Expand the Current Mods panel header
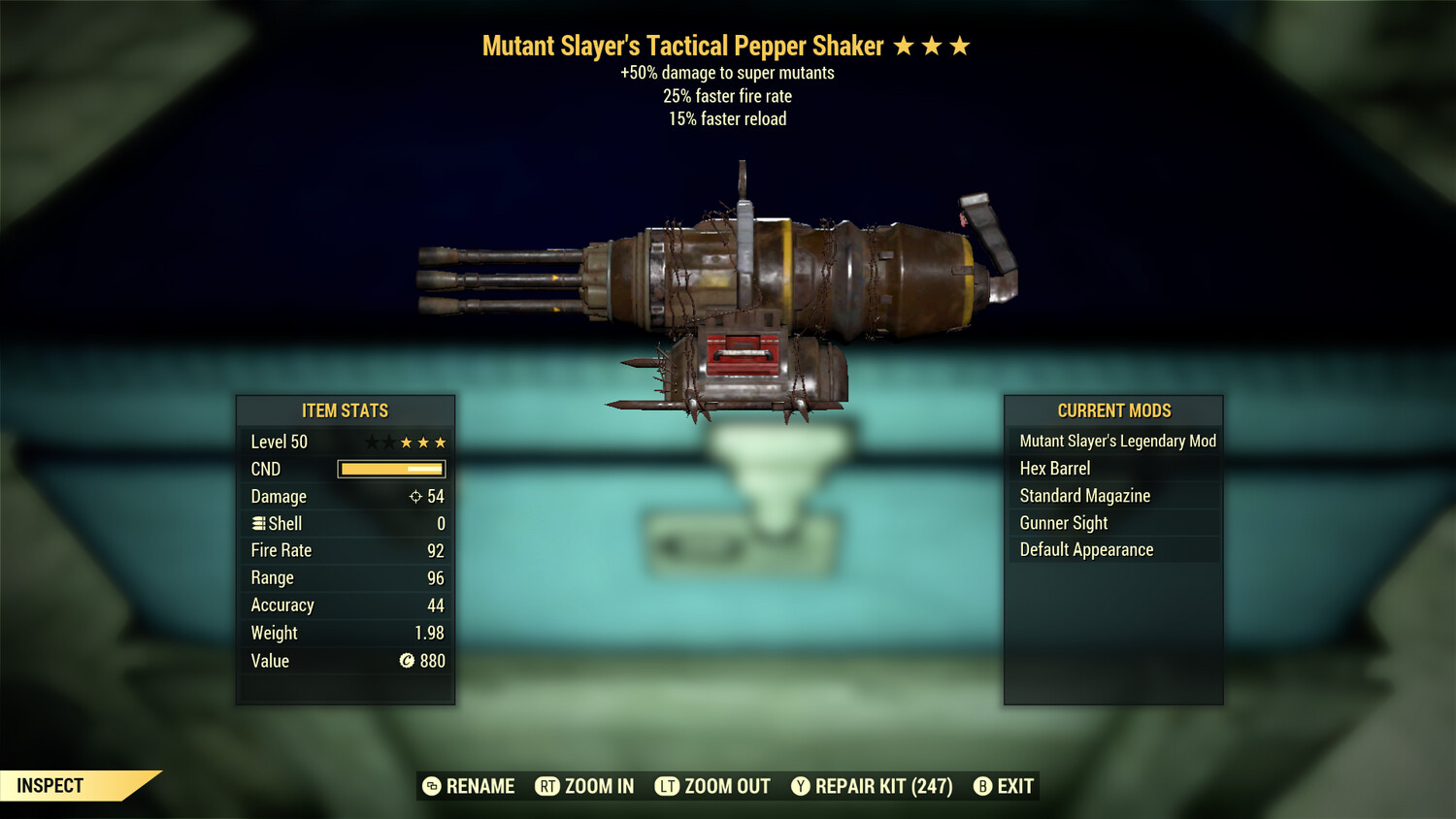Image resolution: width=1456 pixels, height=819 pixels. point(1113,410)
